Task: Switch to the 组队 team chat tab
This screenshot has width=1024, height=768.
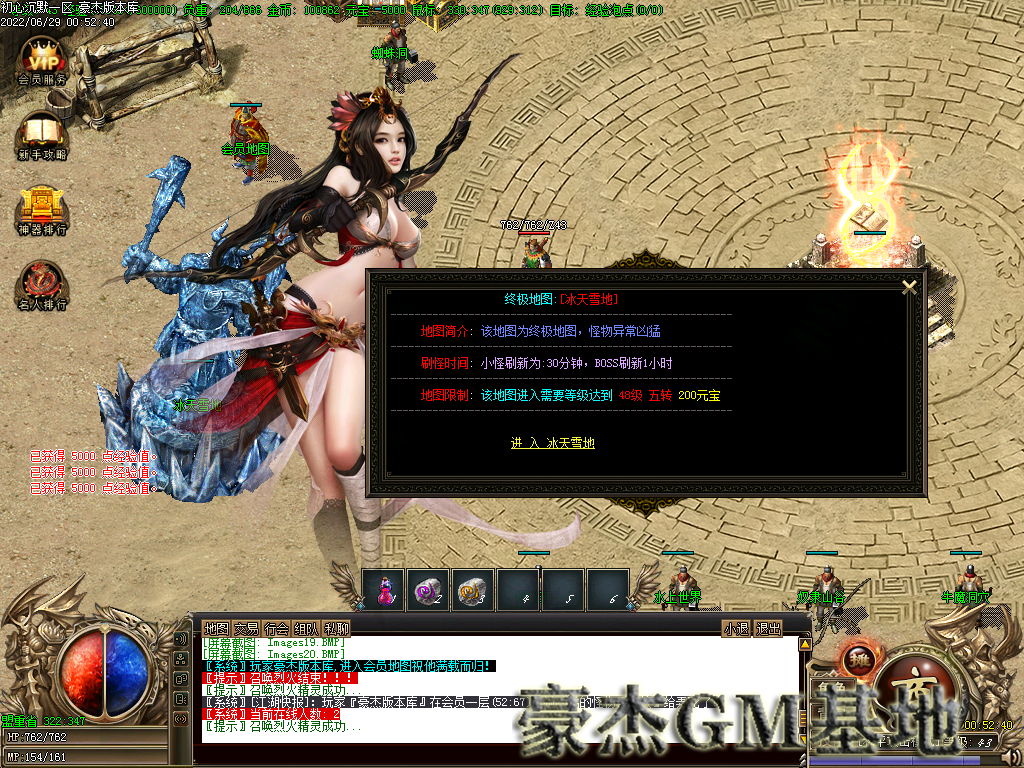Action: 306,628
